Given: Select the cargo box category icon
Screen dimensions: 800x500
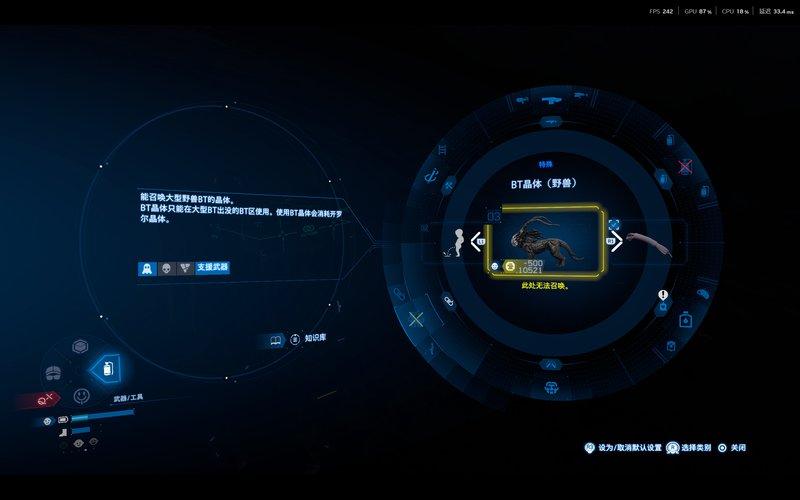Looking at the screenshot, I should click(80, 346).
